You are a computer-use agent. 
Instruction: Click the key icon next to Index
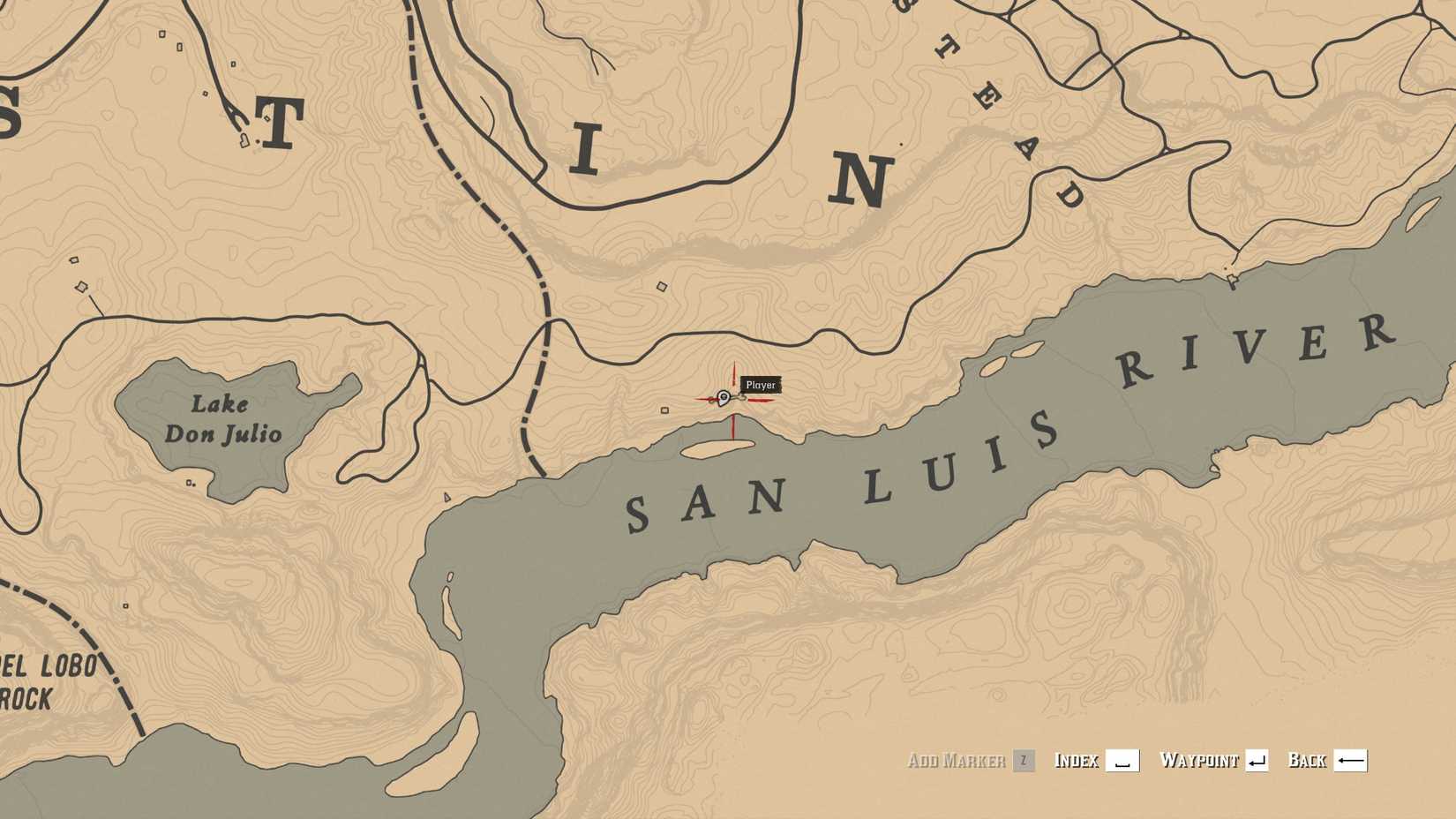click(1121, 760)
